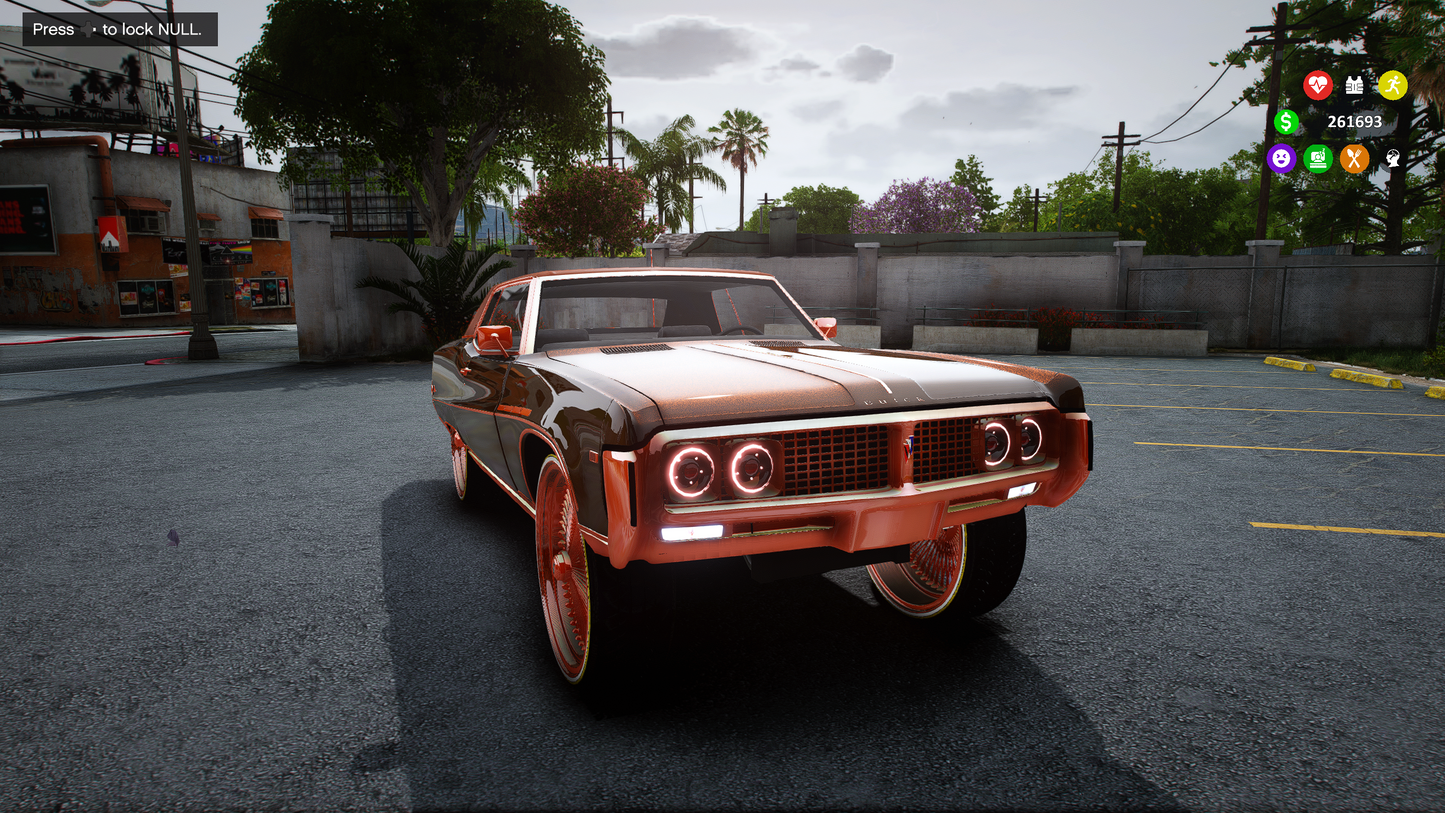
Task: Open the green dollar sign money icon
Action: (x=1287, y=122)
